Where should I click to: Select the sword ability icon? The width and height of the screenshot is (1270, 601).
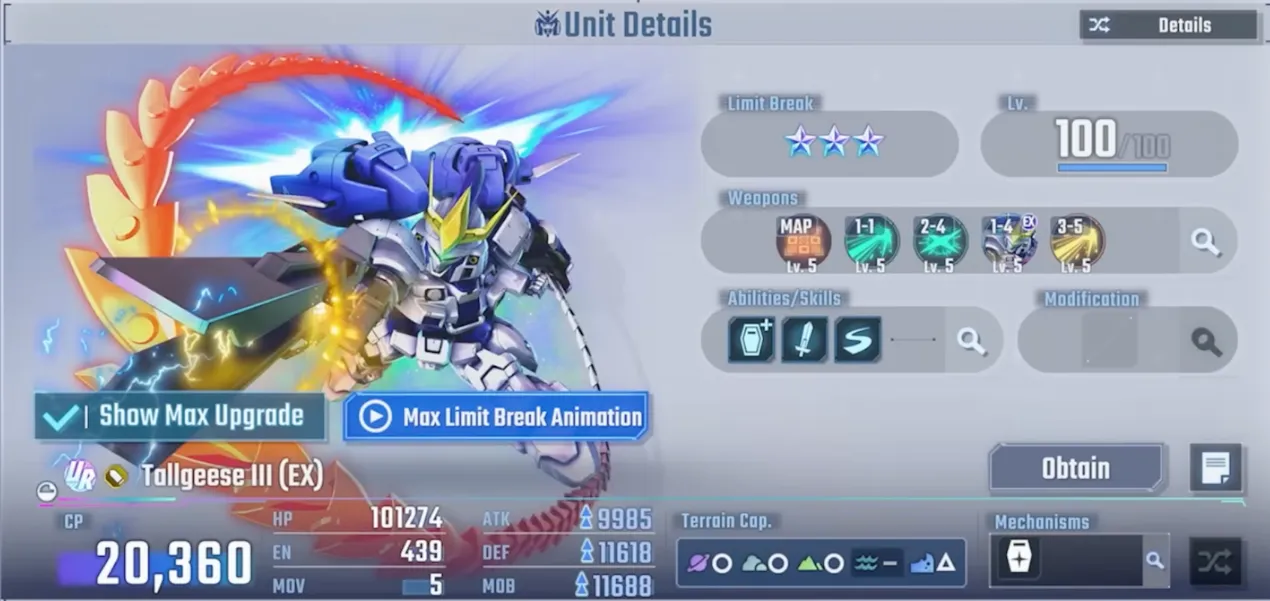804,340
